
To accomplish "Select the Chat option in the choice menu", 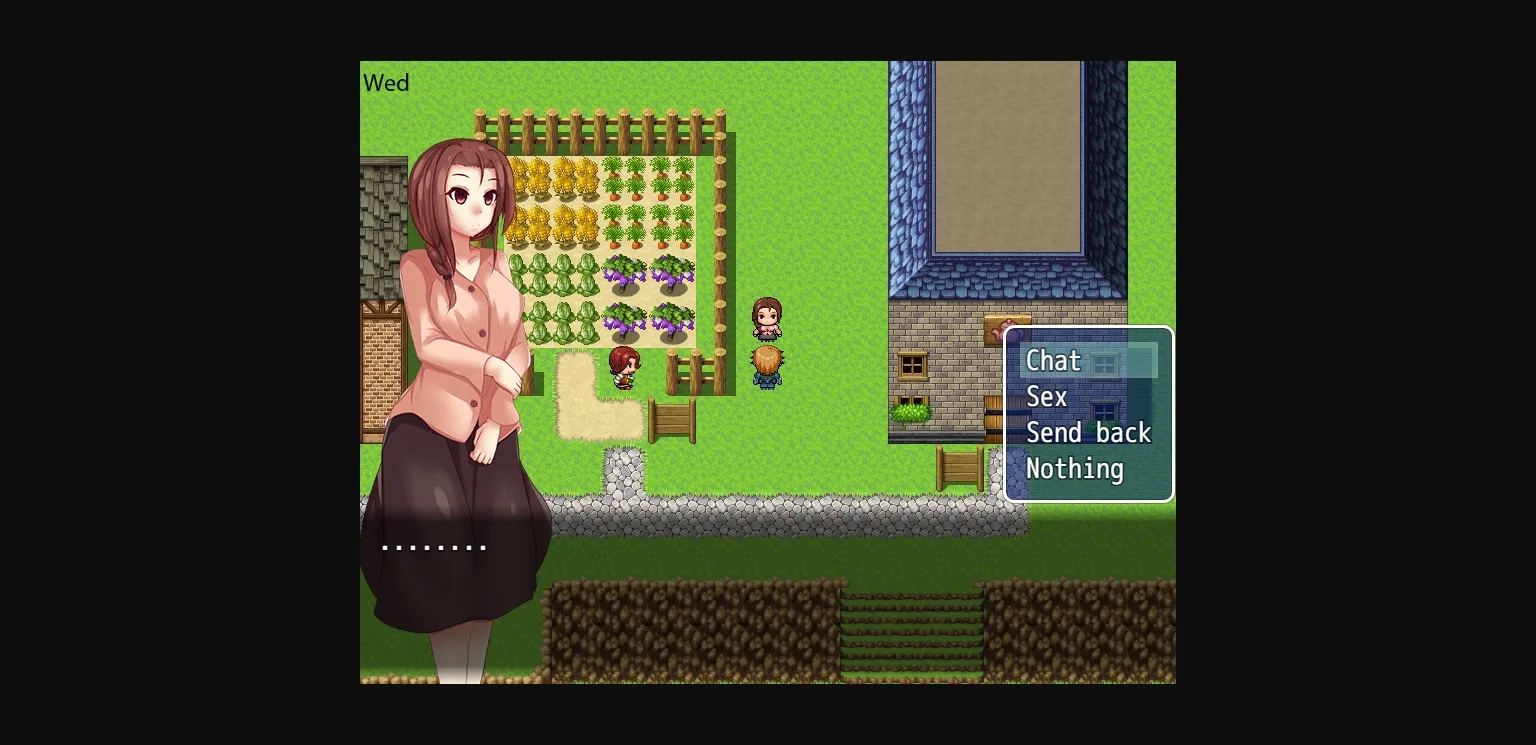I will (1053, 361).
